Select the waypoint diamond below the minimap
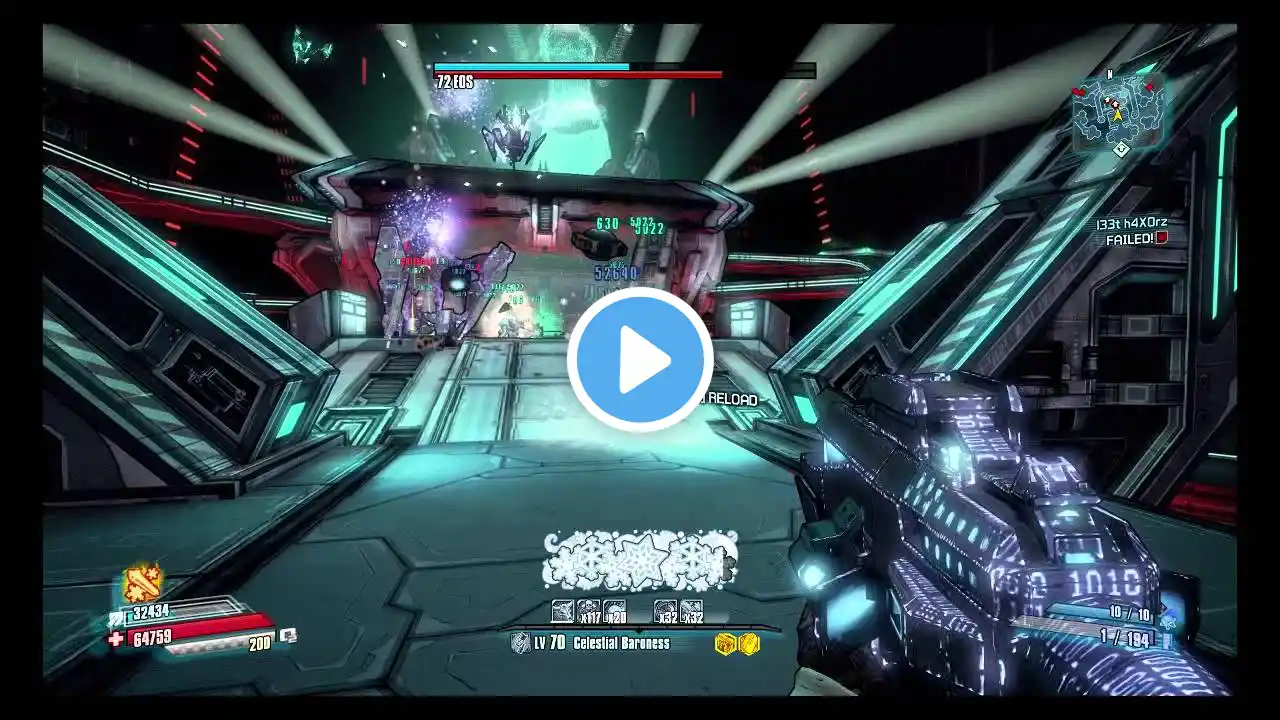This screenshot has width=1280, height=720. click(1122, 149)
